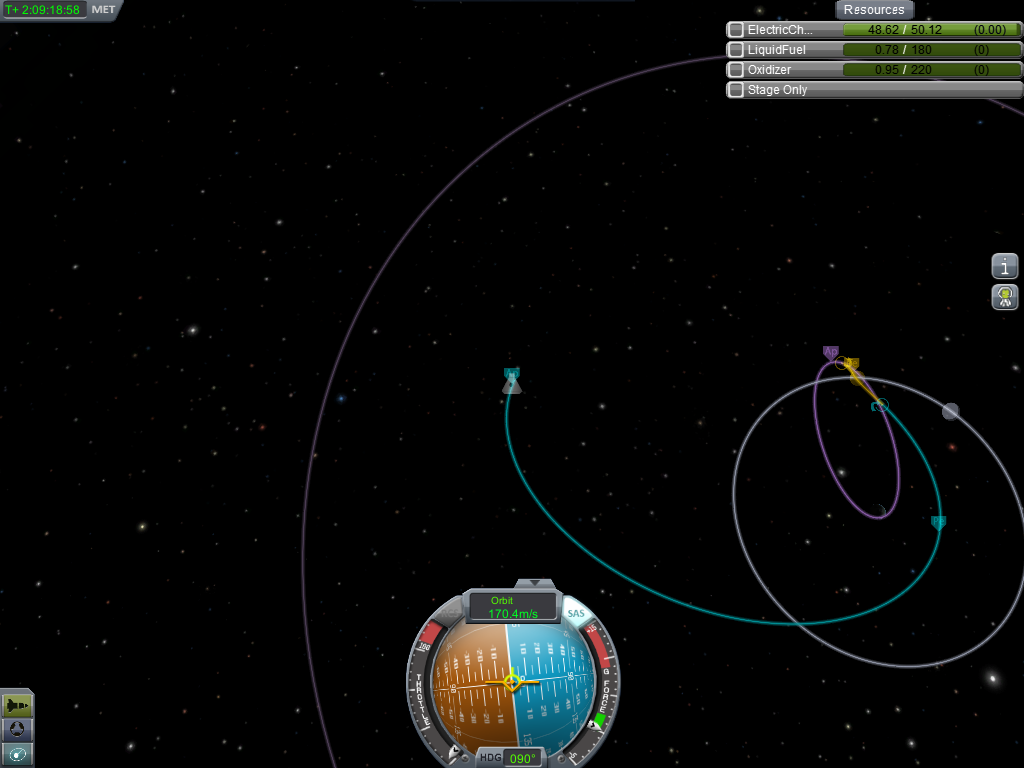Cycle the Orbit speed display mode
Viewport: 1024px width, 768px height.
tap(512, 607)
